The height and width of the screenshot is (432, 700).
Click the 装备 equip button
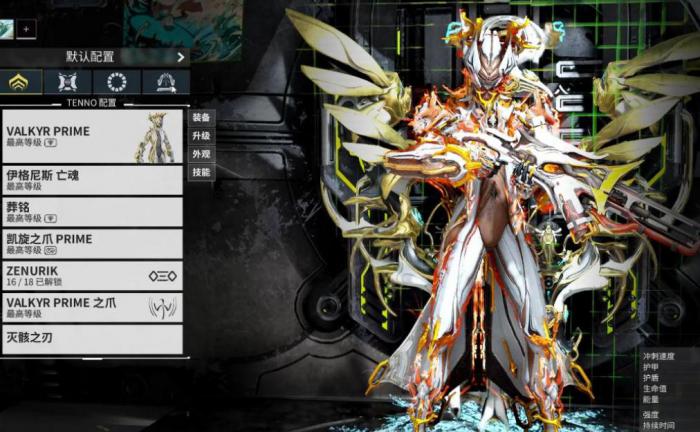pos(201,117)
